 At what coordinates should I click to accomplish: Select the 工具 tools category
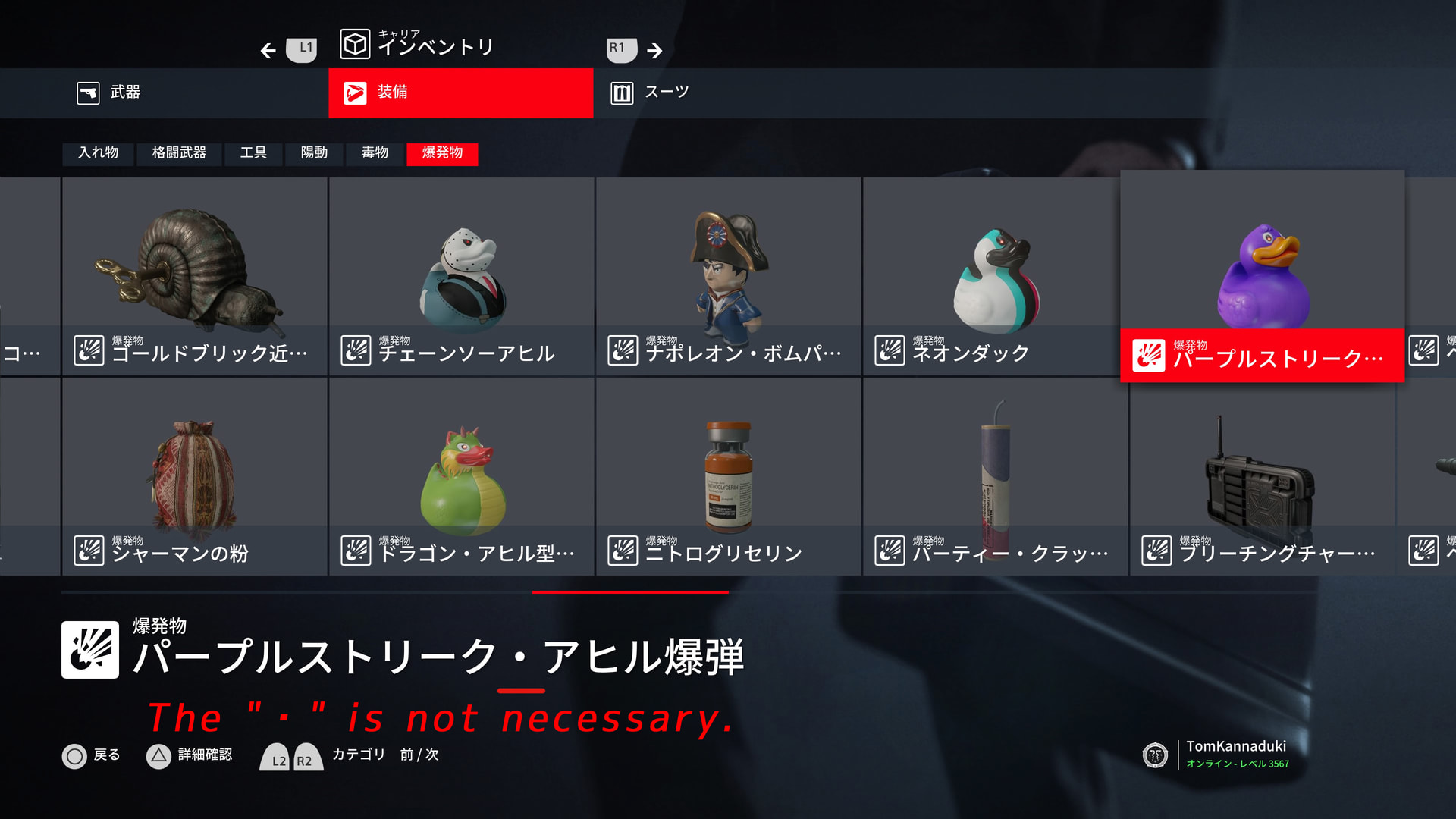click(x=253, y=153)
